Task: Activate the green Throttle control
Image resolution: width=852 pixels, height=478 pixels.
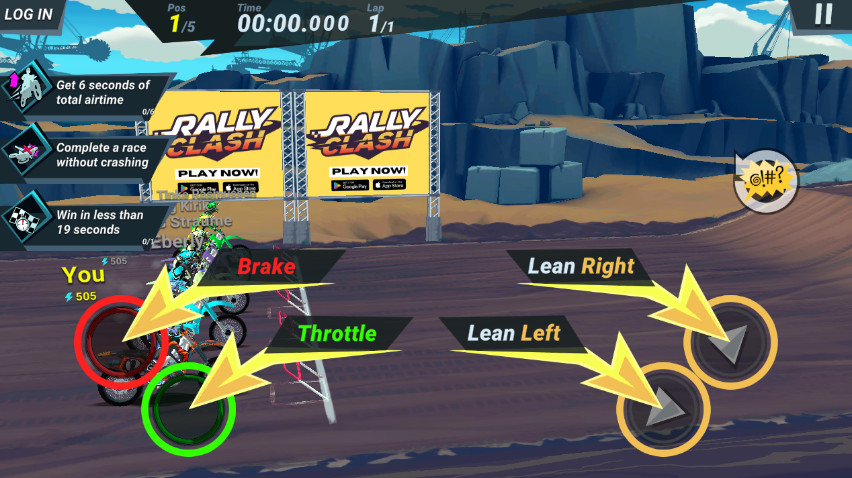Action: (188, 407)
